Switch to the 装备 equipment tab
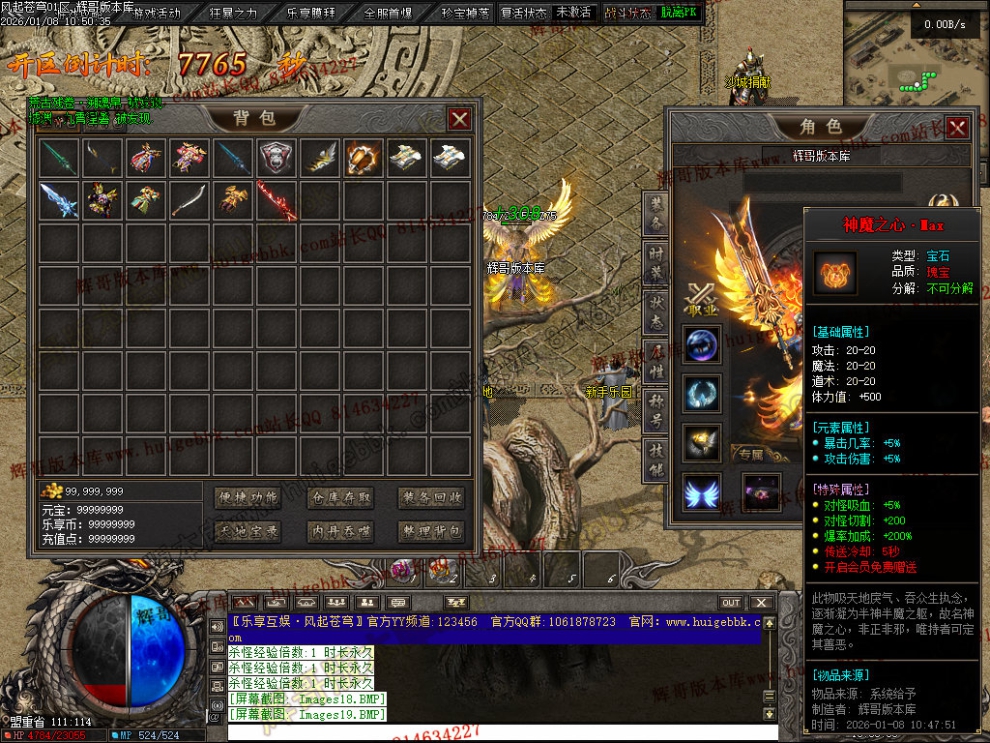 click(x=655, y=212)
